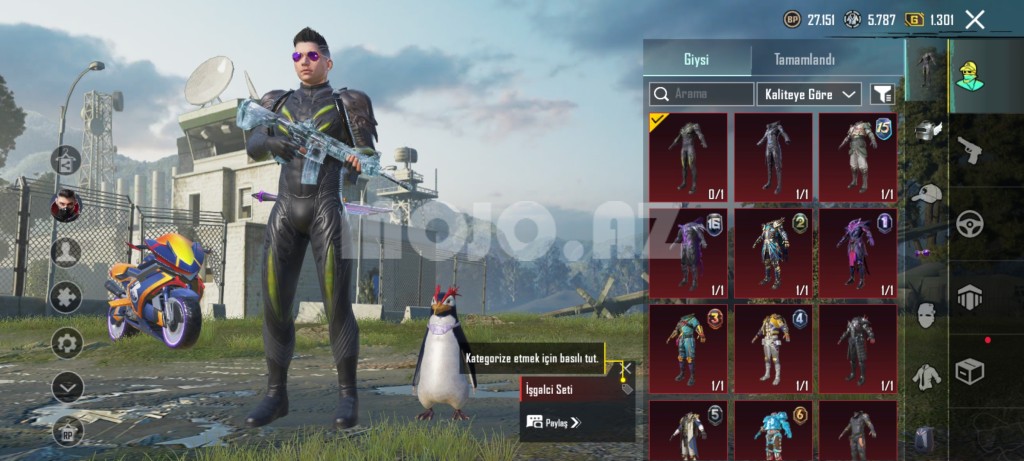1024x461 pixels.
Task: Open the filter funnel button
Action: 882,94
